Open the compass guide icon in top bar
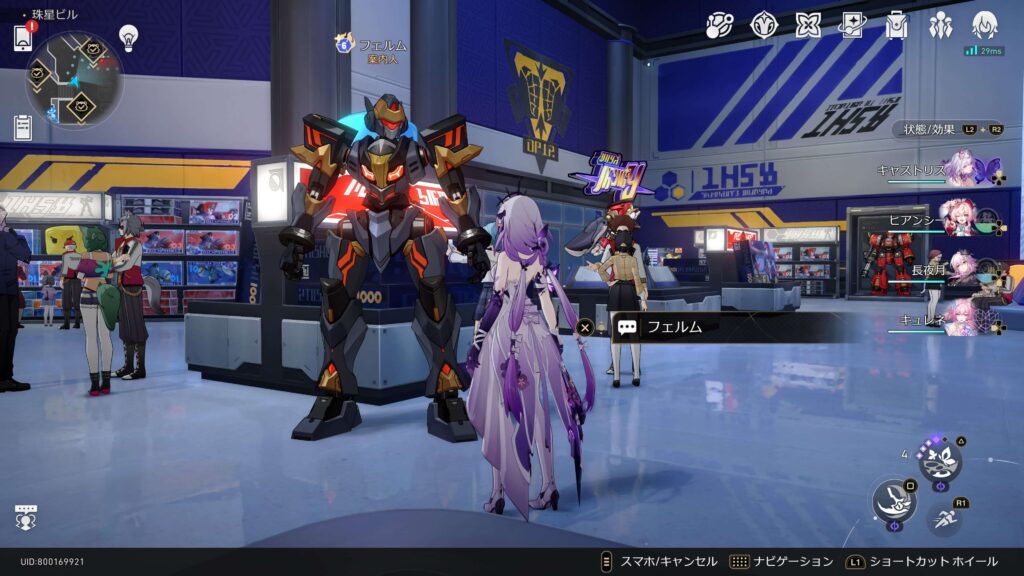Image resolution: width=1024 pixels, height=576 pixels. pos(764,25)
